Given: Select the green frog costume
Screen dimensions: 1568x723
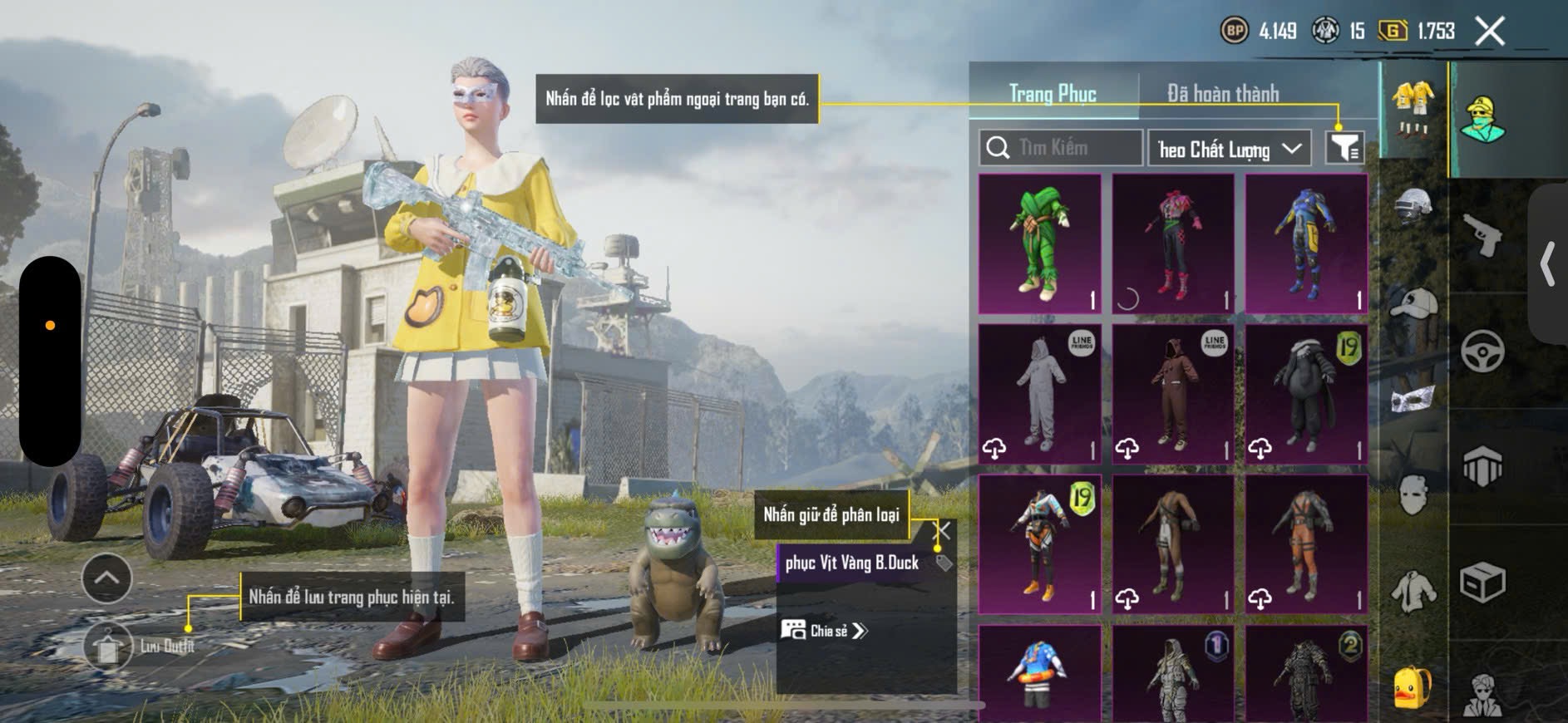Looking at the screenshot, I should (1040, 243).
